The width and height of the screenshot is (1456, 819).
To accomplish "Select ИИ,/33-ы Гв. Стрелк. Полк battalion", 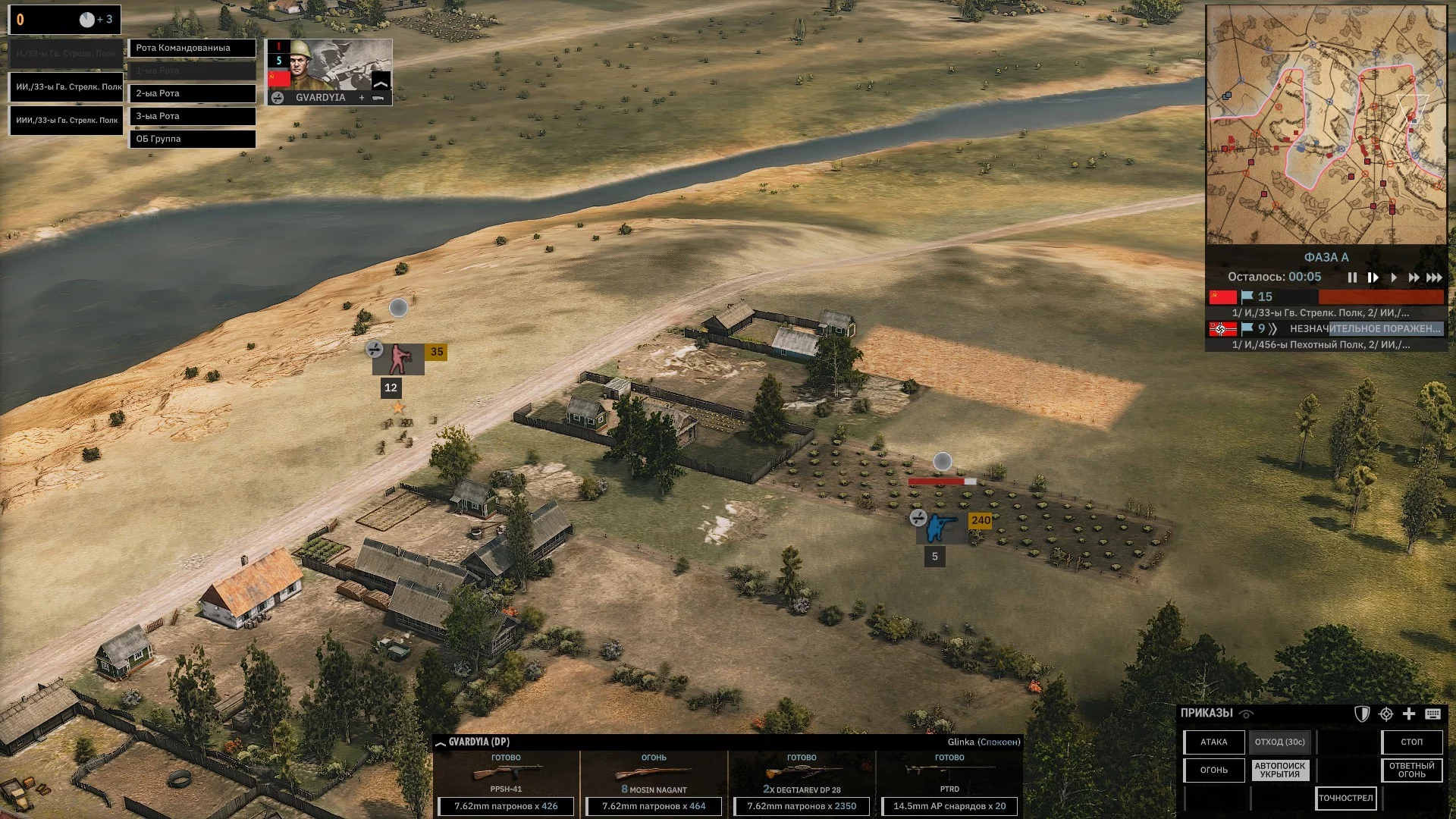I will click(x=66, y=86).
